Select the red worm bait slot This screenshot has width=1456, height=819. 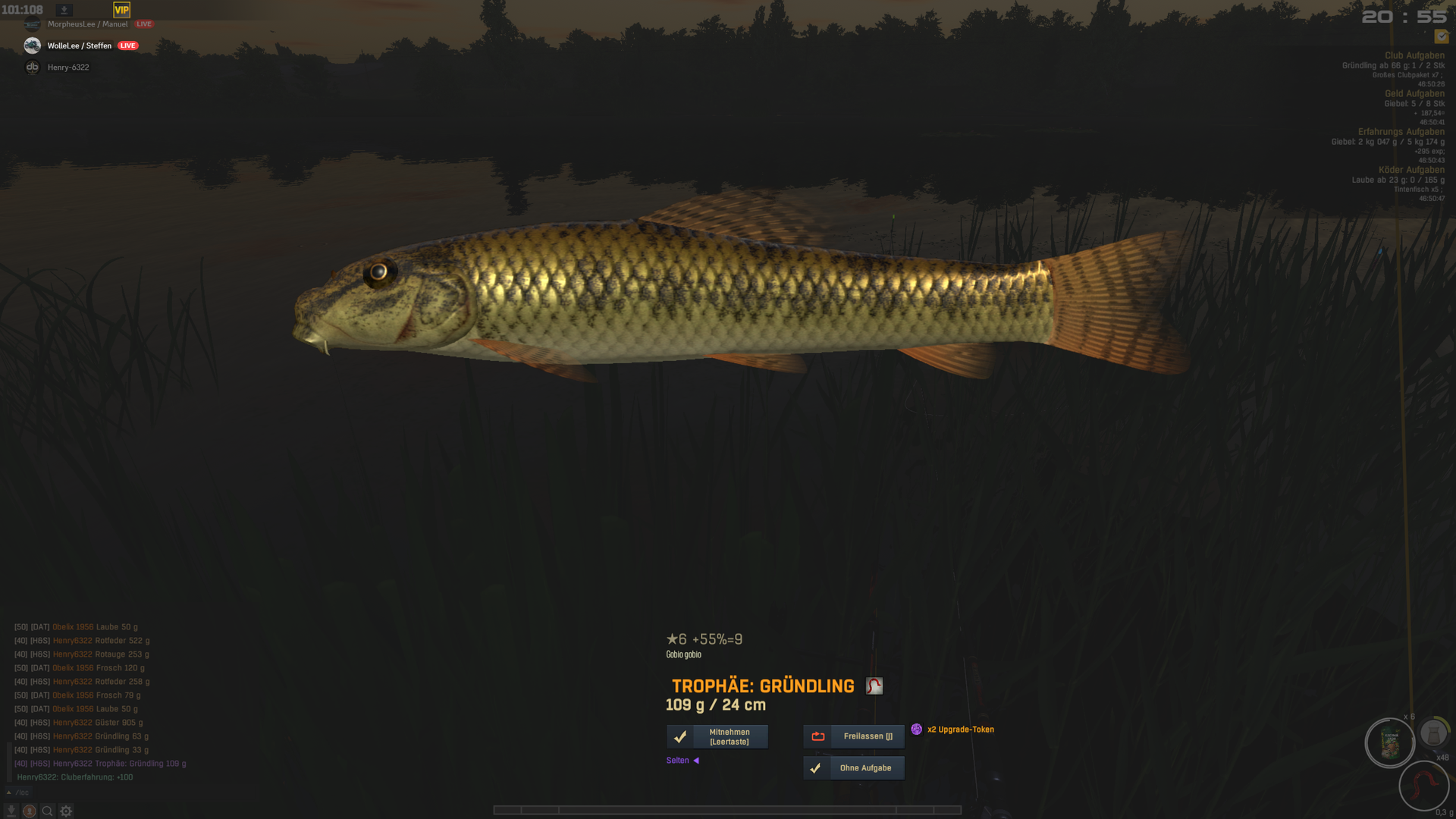pyautogui.click(x=1423, y=785)
